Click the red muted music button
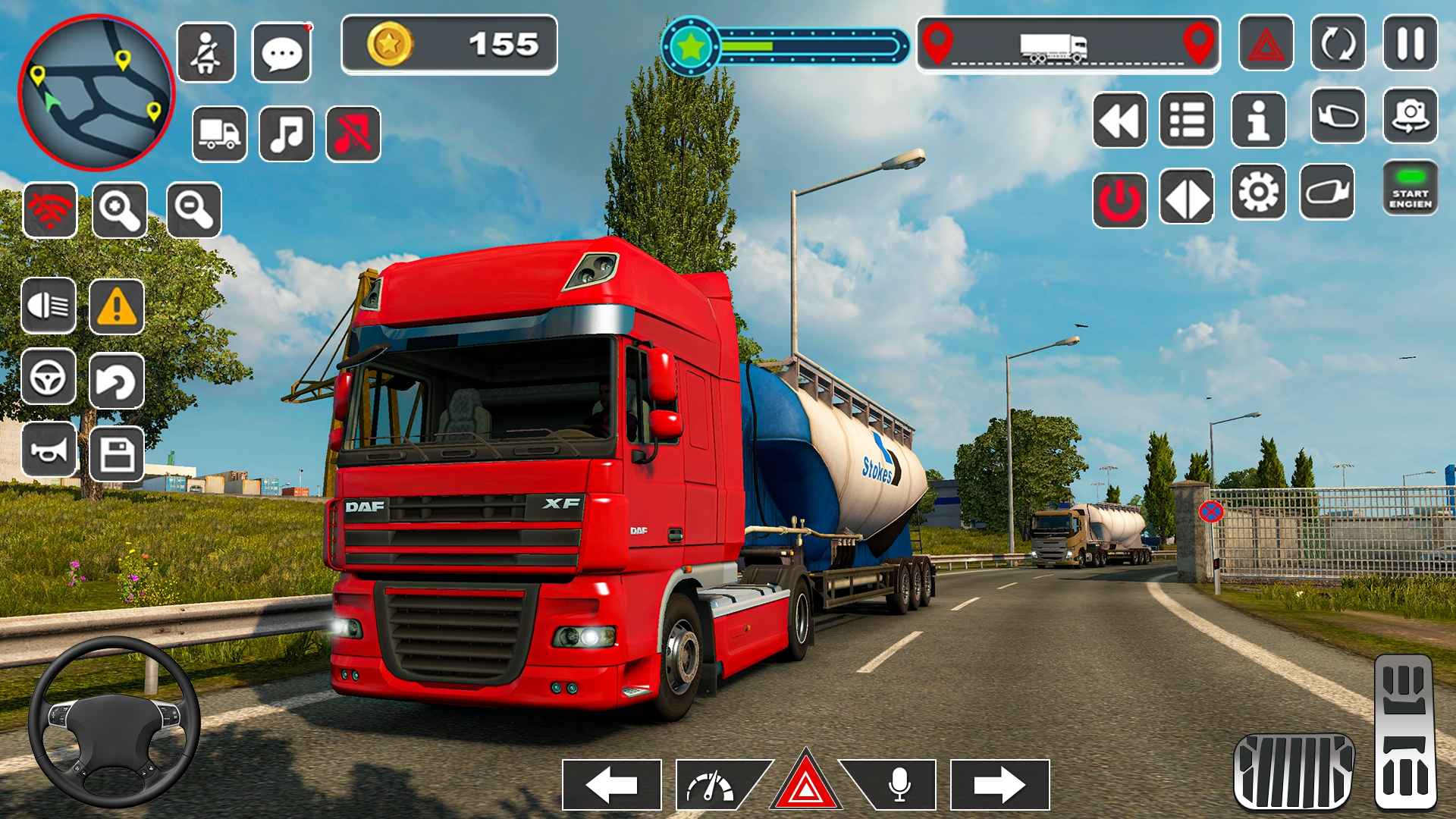This screenshot has height=819, width=1456. 353,133
